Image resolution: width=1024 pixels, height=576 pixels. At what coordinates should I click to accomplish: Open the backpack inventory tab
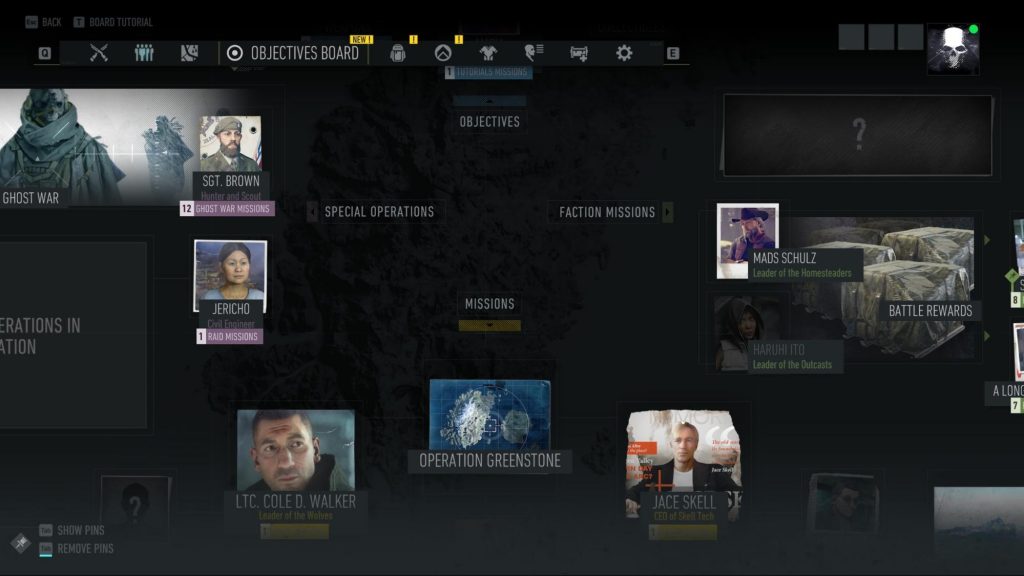(x=398, y=53)
